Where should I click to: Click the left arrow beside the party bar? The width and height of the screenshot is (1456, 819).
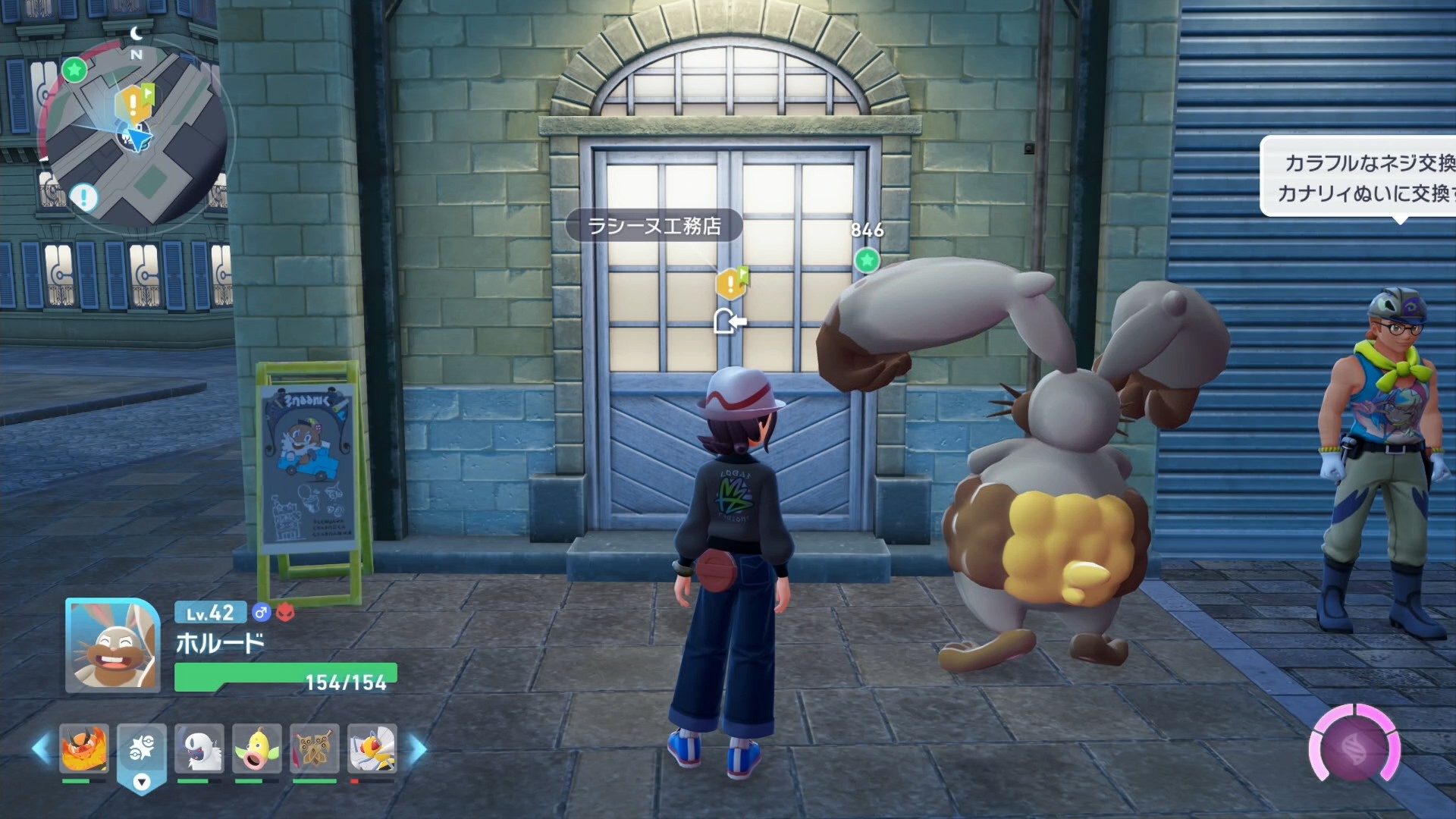[41, 749]
